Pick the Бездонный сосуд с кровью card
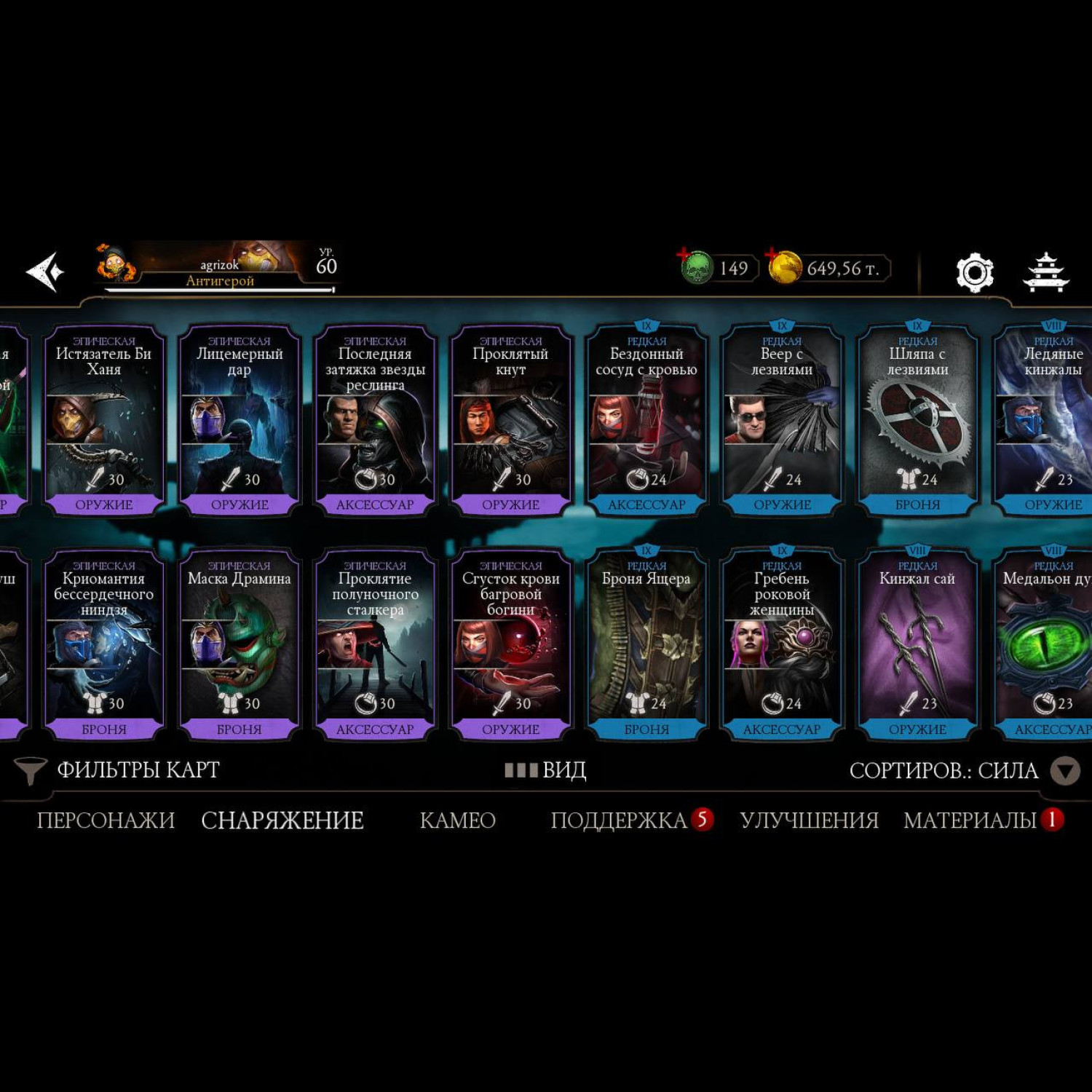This screenshot has width=1092, height=1092. pos(646,420)
